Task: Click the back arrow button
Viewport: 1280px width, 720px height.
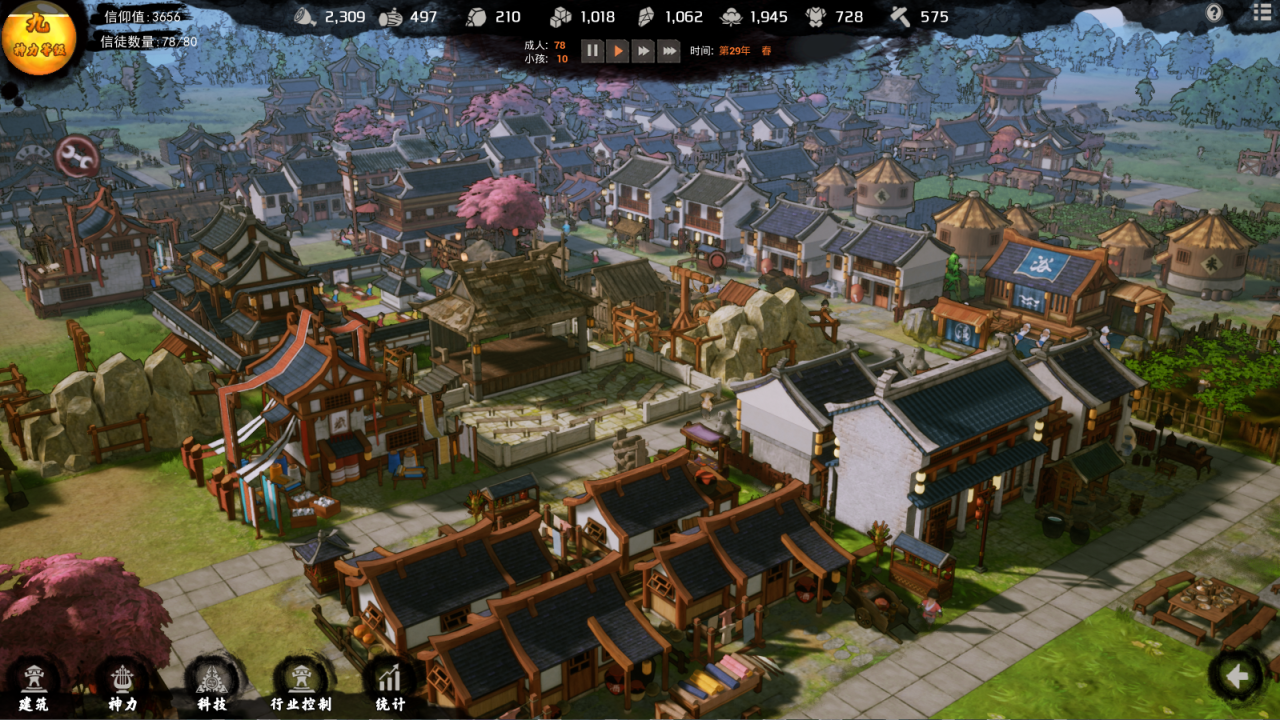Action: 1237,677
